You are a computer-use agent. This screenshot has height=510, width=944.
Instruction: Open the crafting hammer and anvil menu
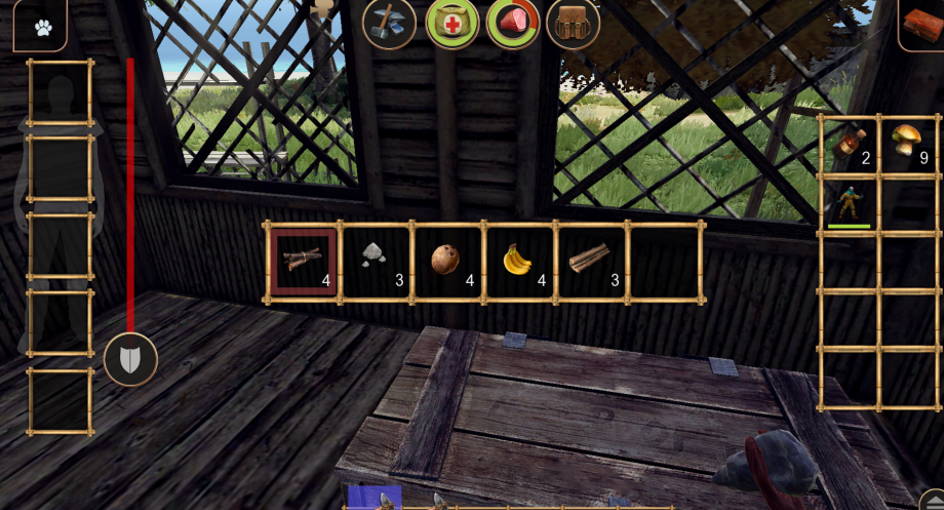click(x=389, y=23)
